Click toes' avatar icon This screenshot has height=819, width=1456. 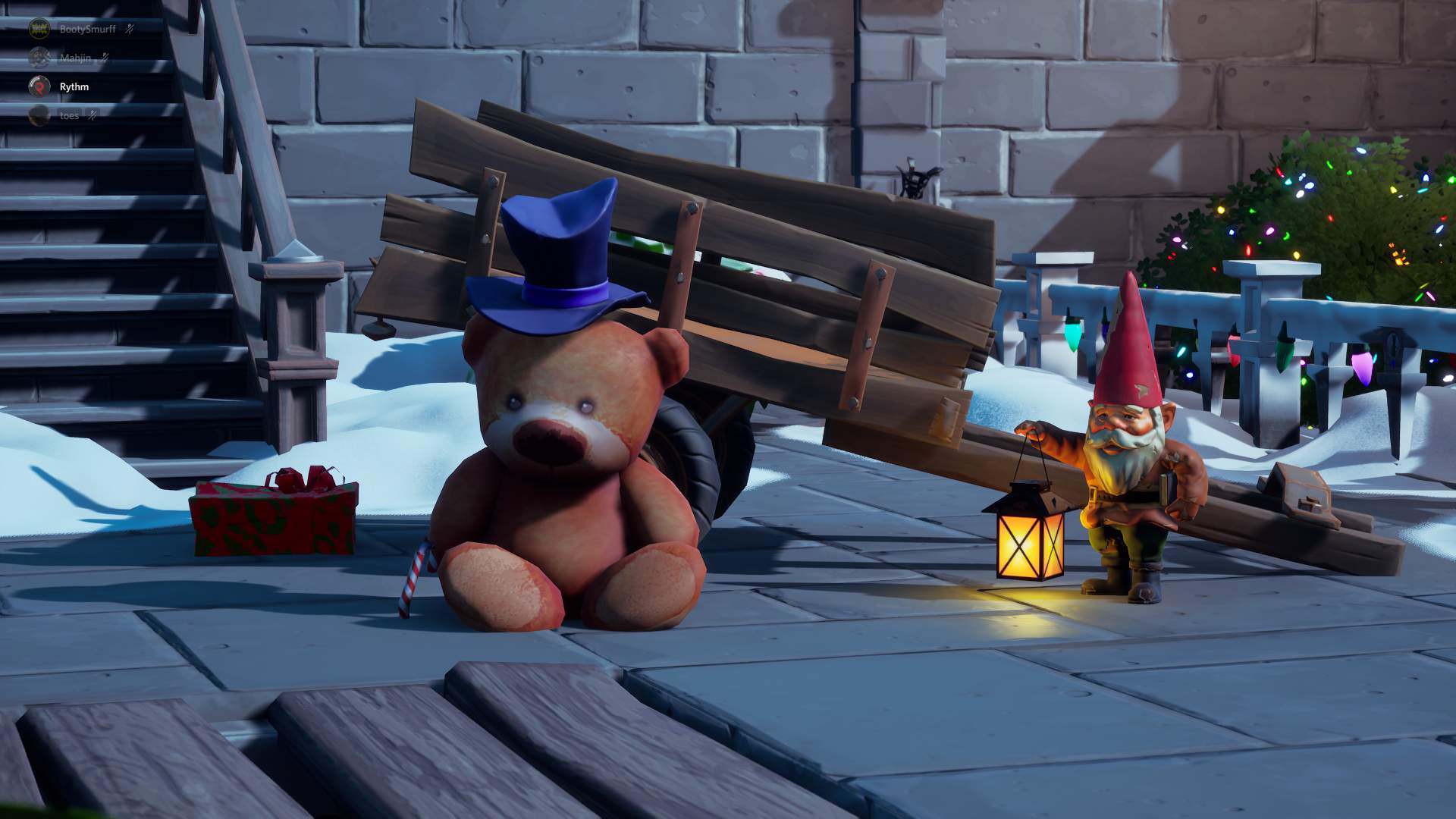pos(37,115)
